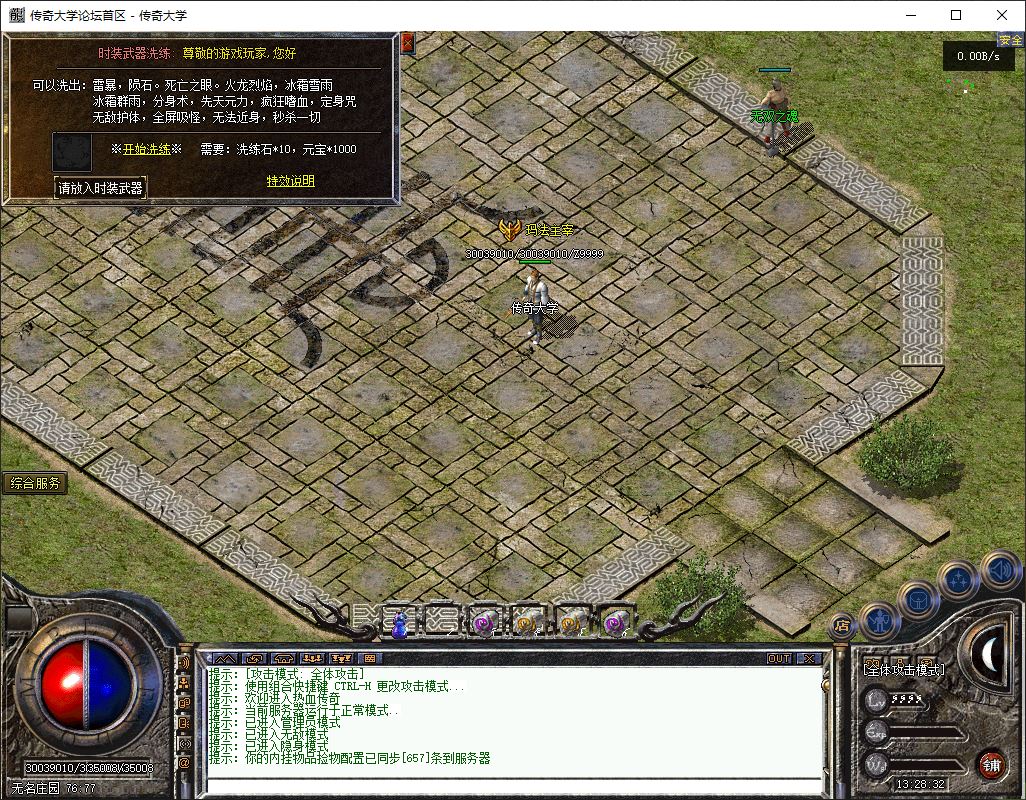Click the round 店 shop button

(x=842, y=625)
